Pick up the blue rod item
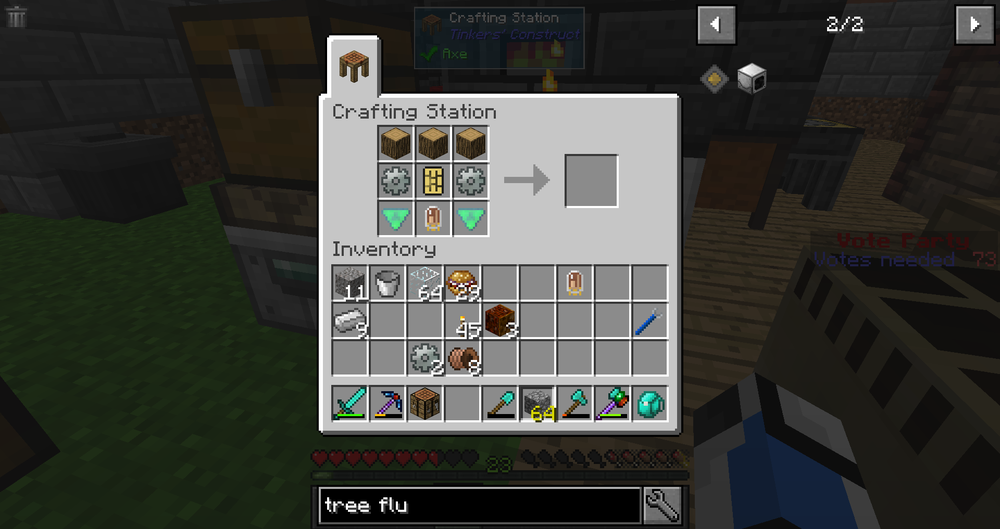Screen dimensions: 1000x529 [649, 322]
